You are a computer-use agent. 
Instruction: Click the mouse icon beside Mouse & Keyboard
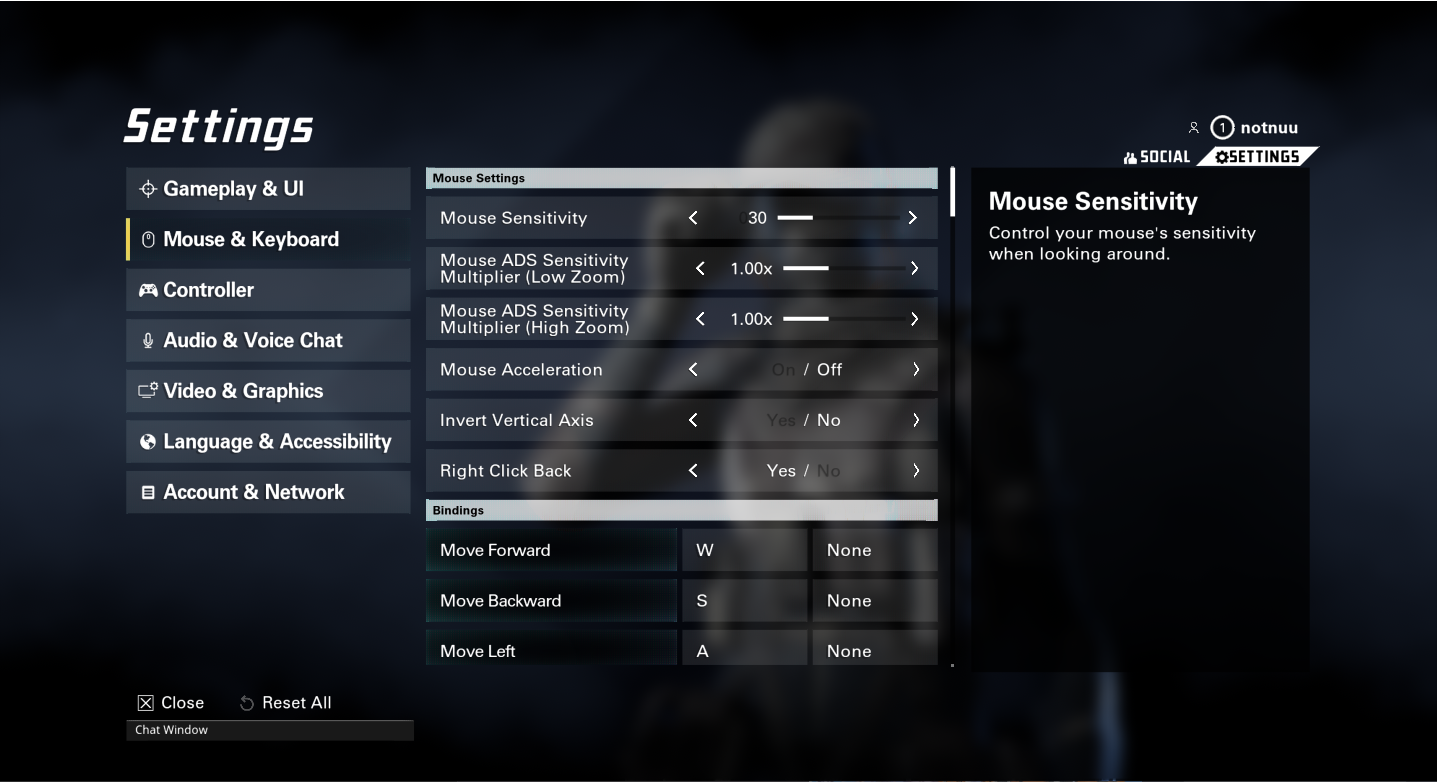(x=147, y=239)
